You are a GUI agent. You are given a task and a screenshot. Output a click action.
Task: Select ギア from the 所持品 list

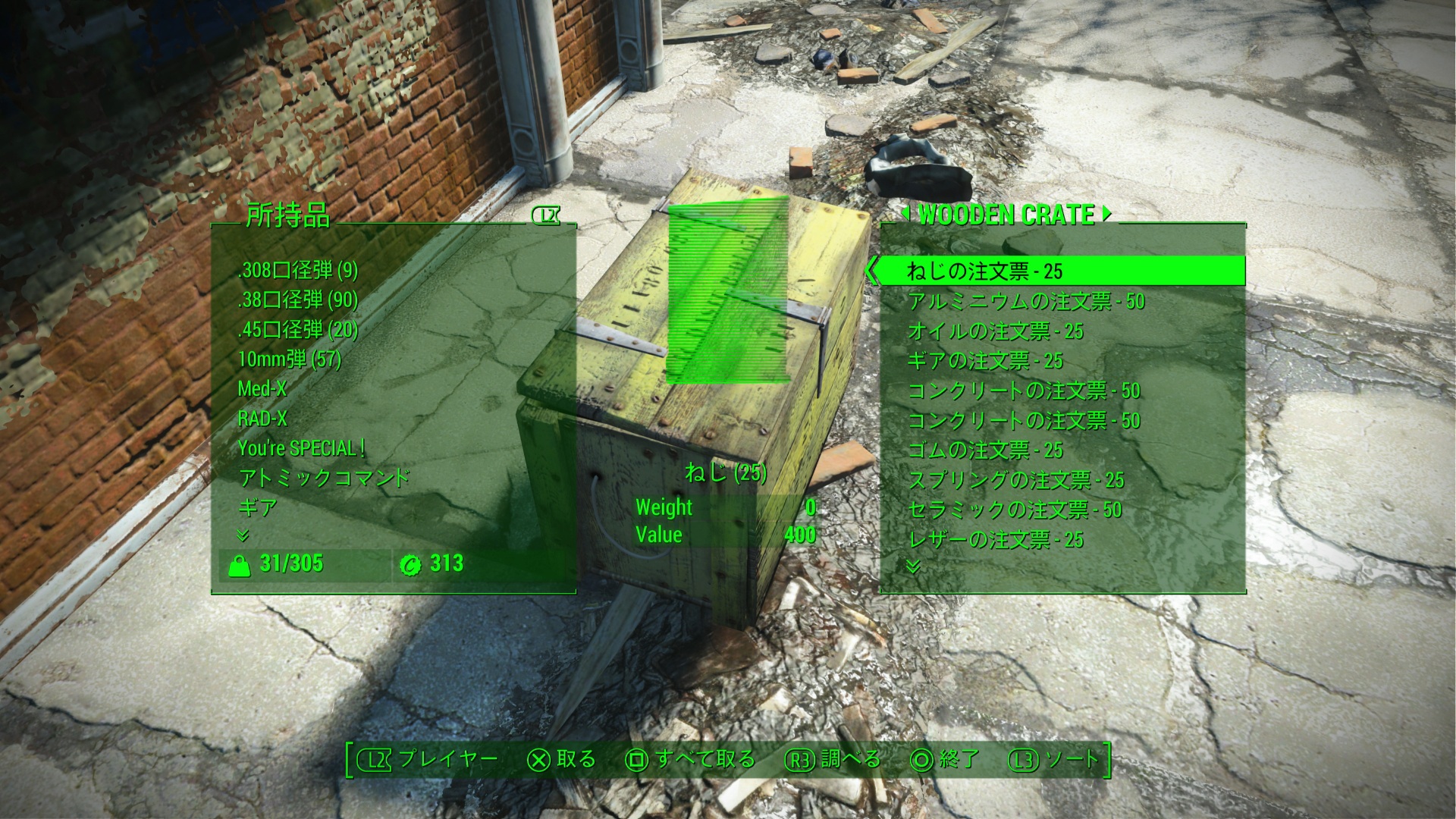258,507
